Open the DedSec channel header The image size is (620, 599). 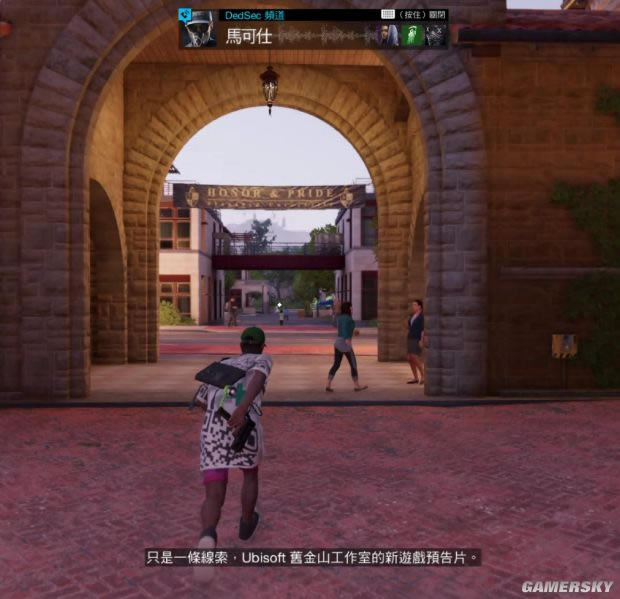tap(249, 15)
